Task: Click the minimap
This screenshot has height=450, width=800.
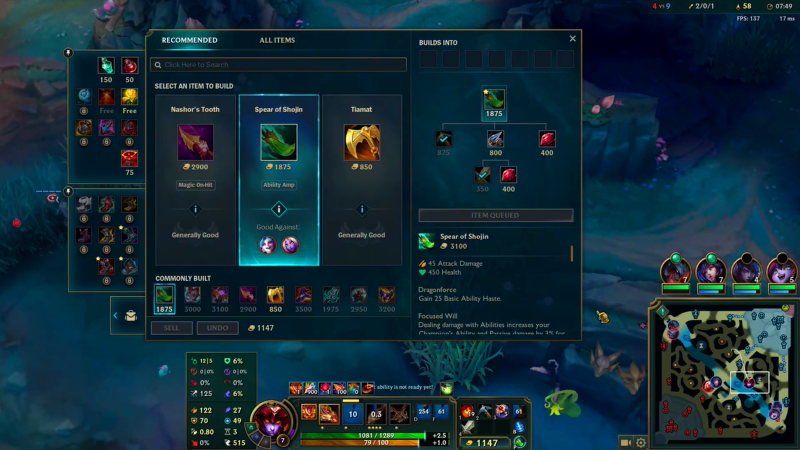Action: pos(722,368)
